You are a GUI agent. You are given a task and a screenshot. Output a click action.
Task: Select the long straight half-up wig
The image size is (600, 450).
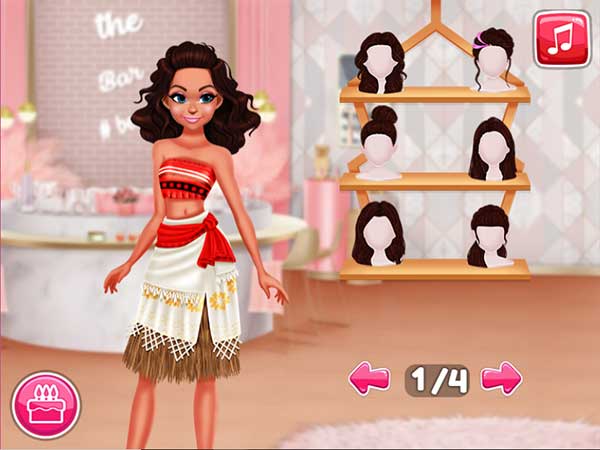tap(492, 148)
